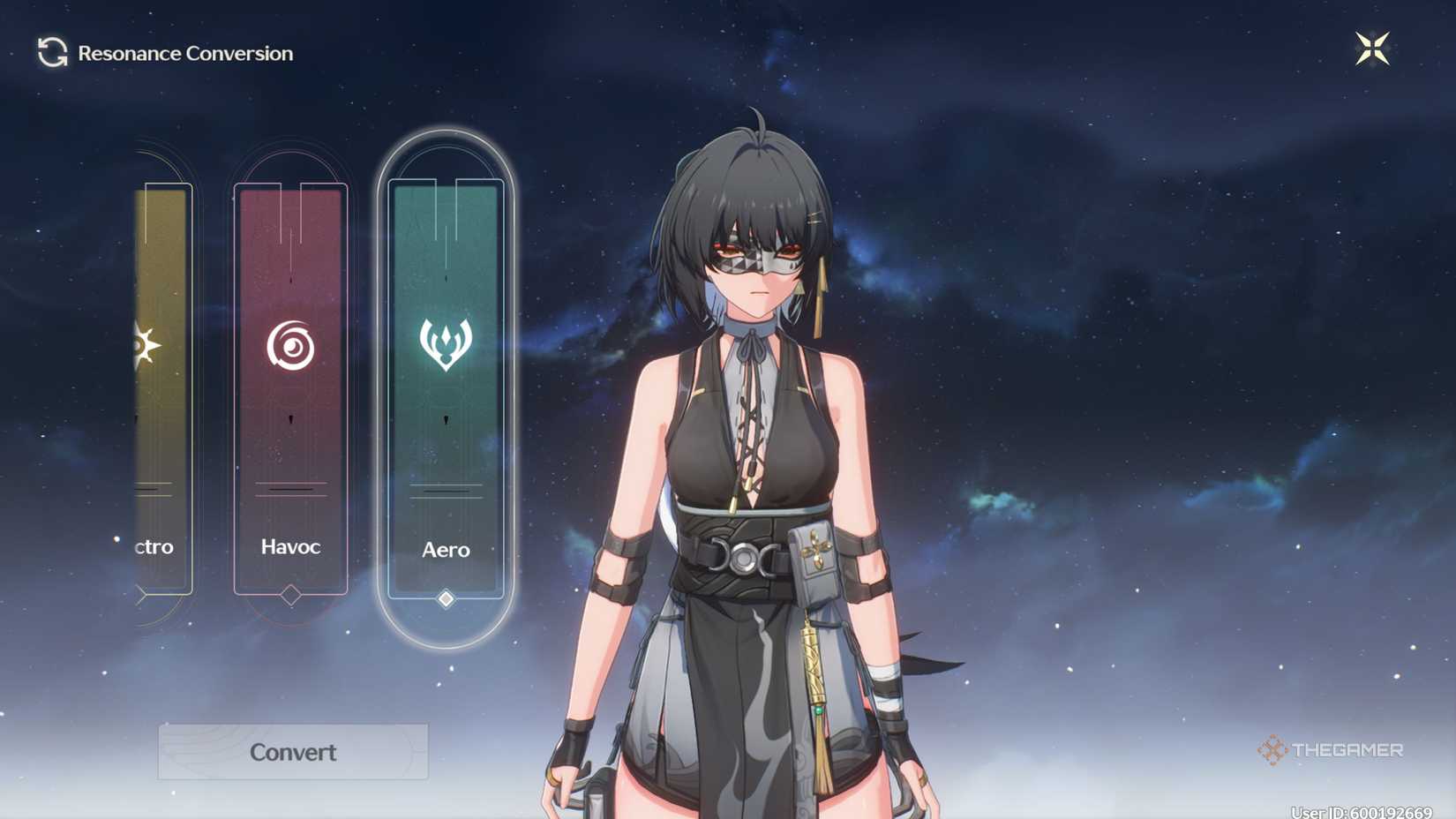The width and height of the screenshot is (1456, 819).
Task: Switch to the Aero element tab
Action: click(446, 550)
